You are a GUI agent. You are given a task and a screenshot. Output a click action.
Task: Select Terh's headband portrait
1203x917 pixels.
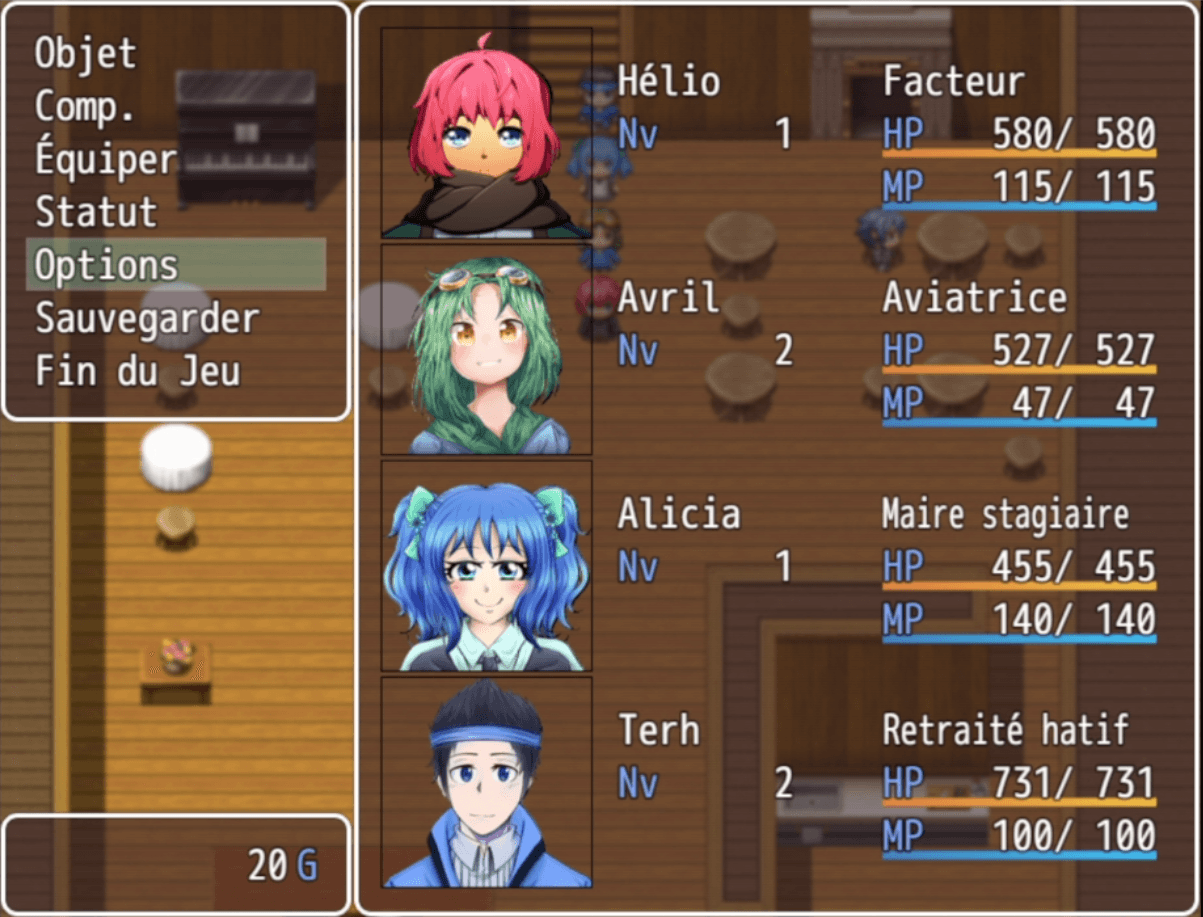(x=486, y=782)
